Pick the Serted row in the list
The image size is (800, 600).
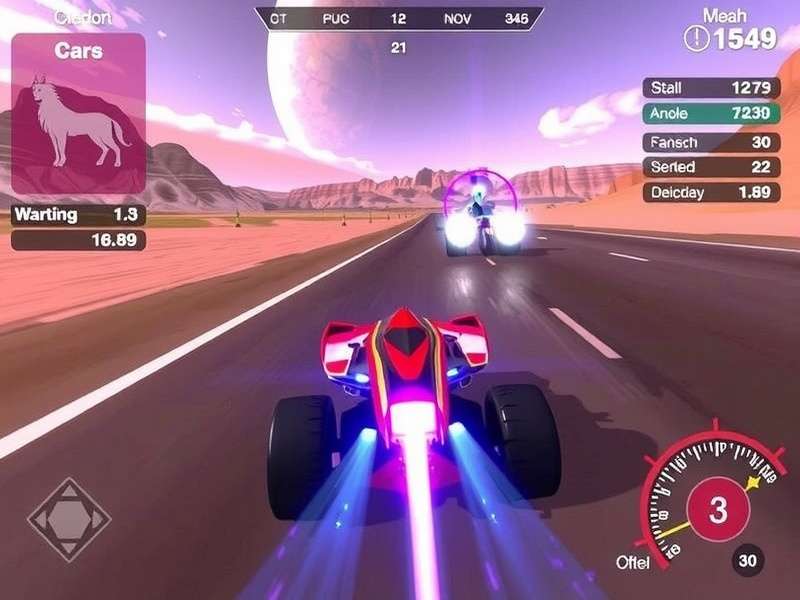(711, 167)
